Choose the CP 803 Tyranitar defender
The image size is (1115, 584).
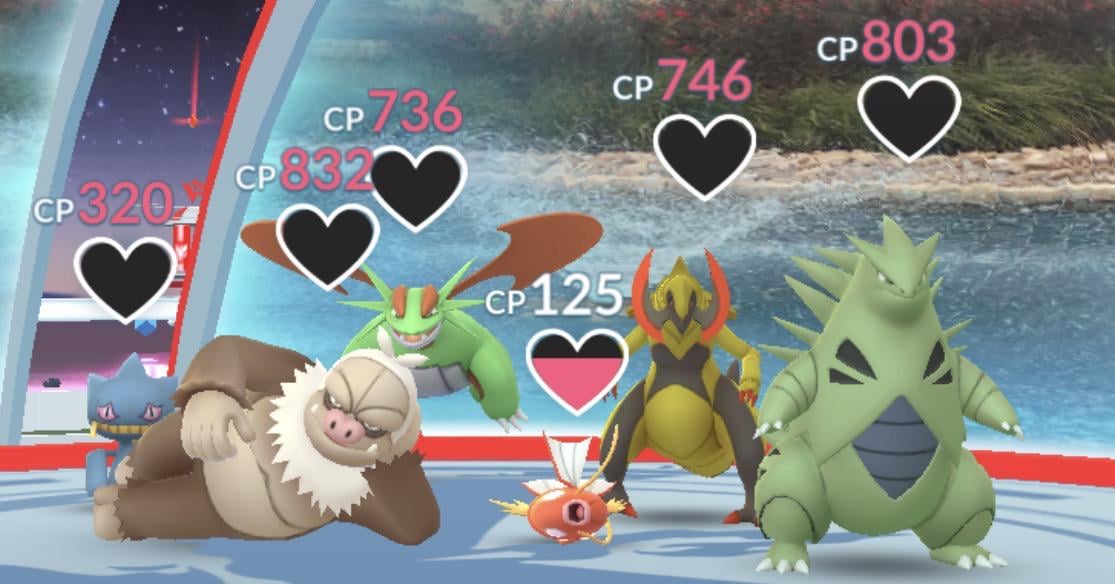click(x=880, y=420)
